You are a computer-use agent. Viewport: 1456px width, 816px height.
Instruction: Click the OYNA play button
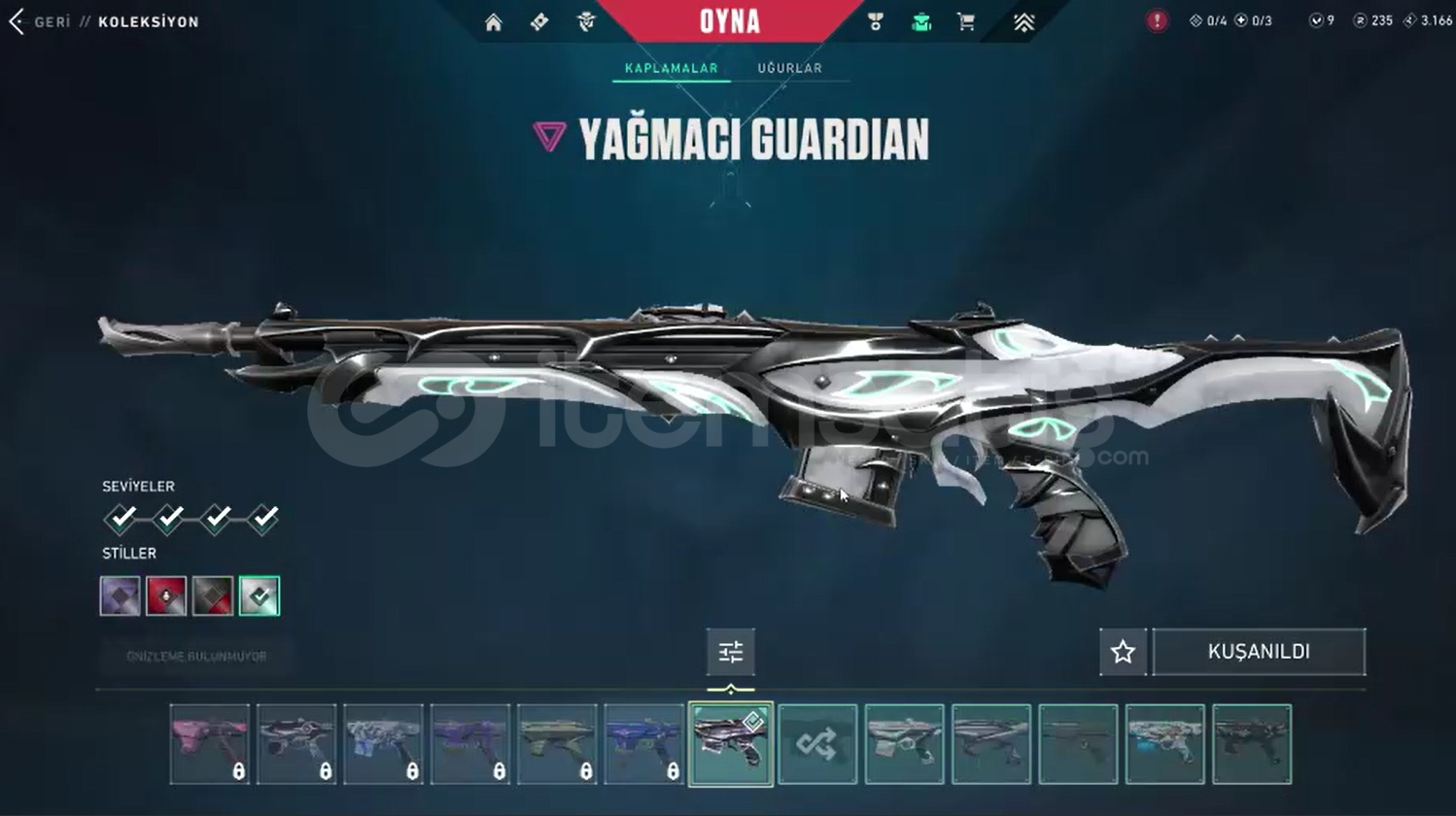coord(728,19)
